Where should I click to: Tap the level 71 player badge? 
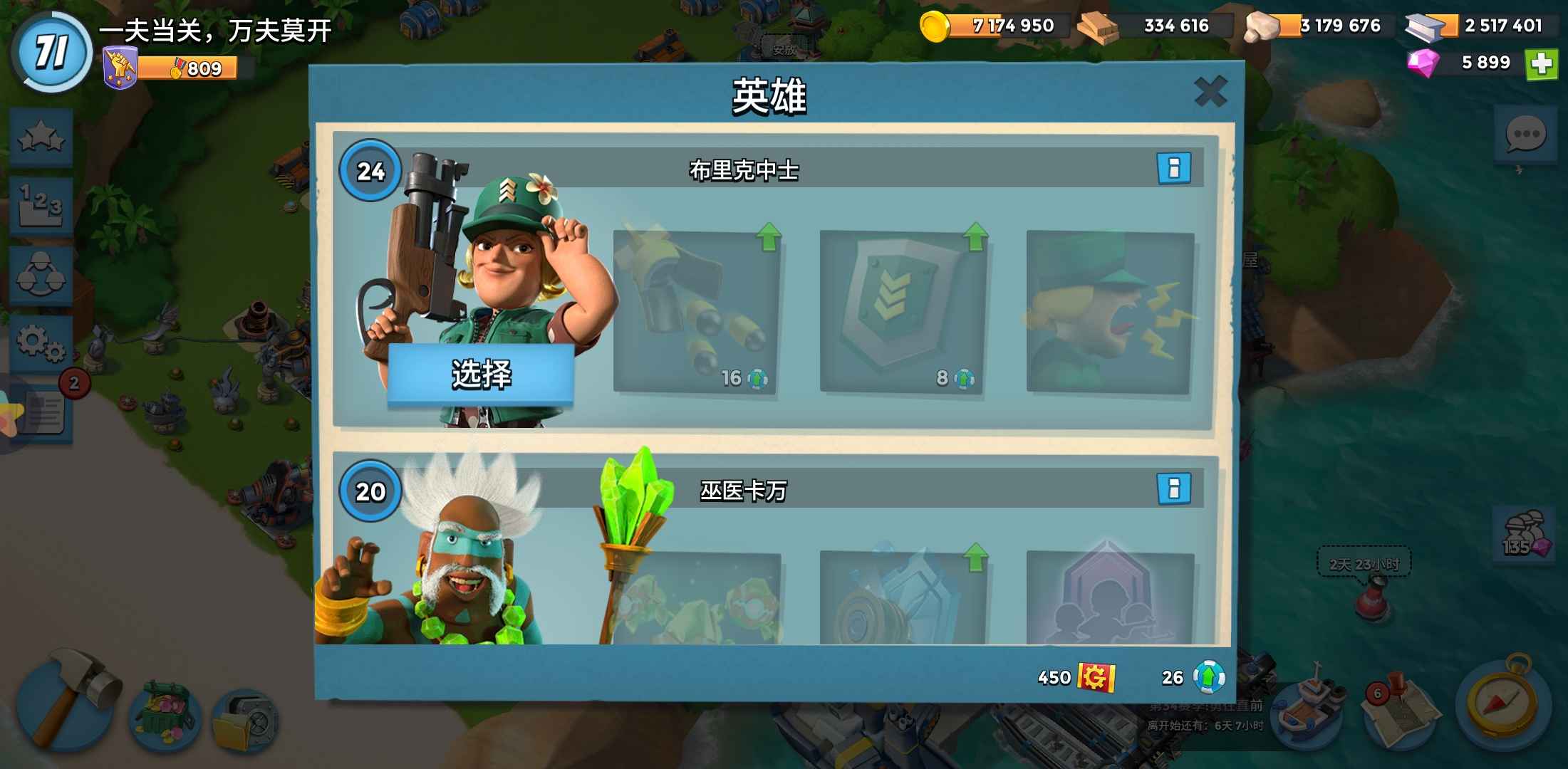51,52
